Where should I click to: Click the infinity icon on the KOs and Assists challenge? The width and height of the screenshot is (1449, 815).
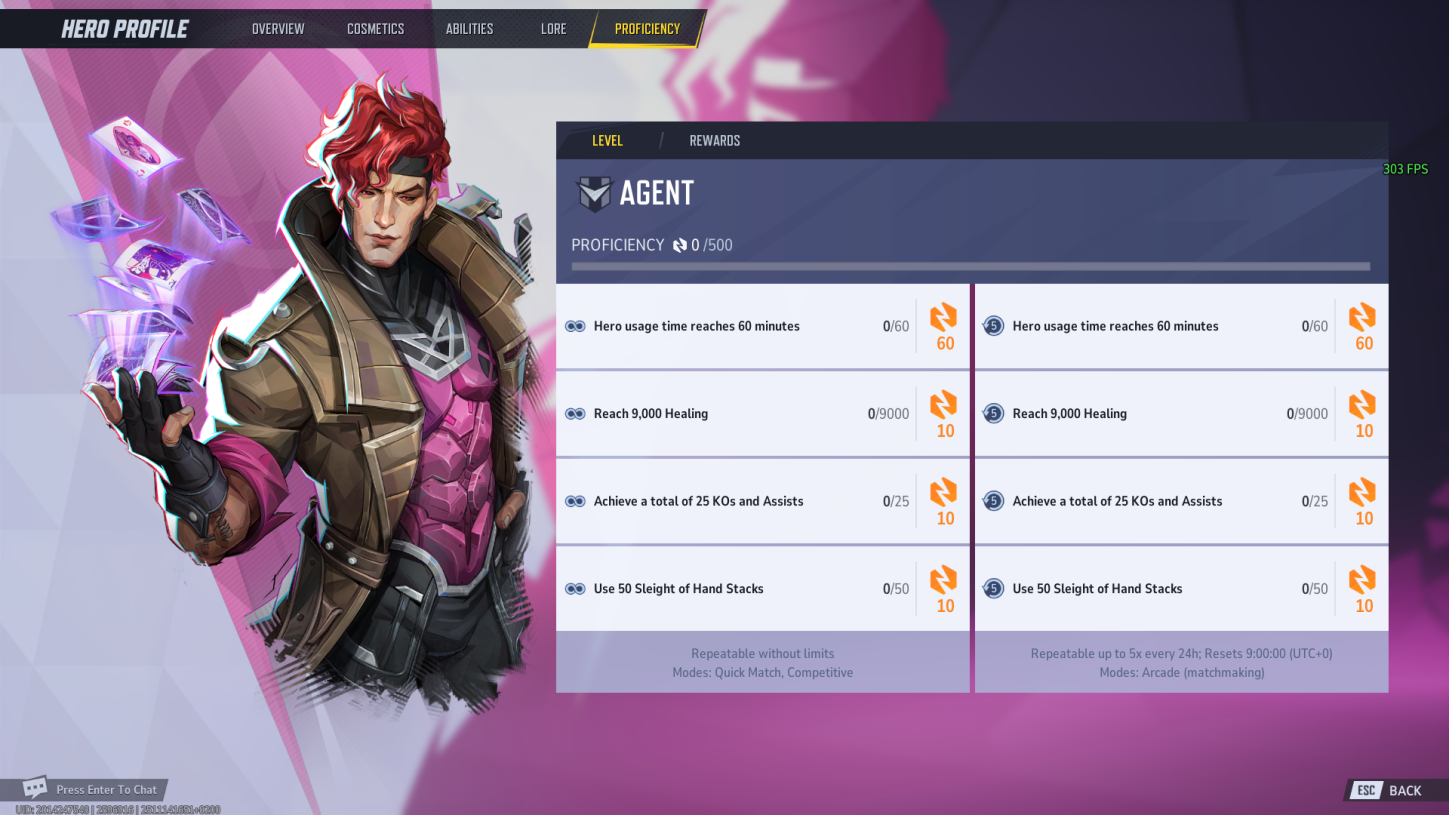click(576, 501)
